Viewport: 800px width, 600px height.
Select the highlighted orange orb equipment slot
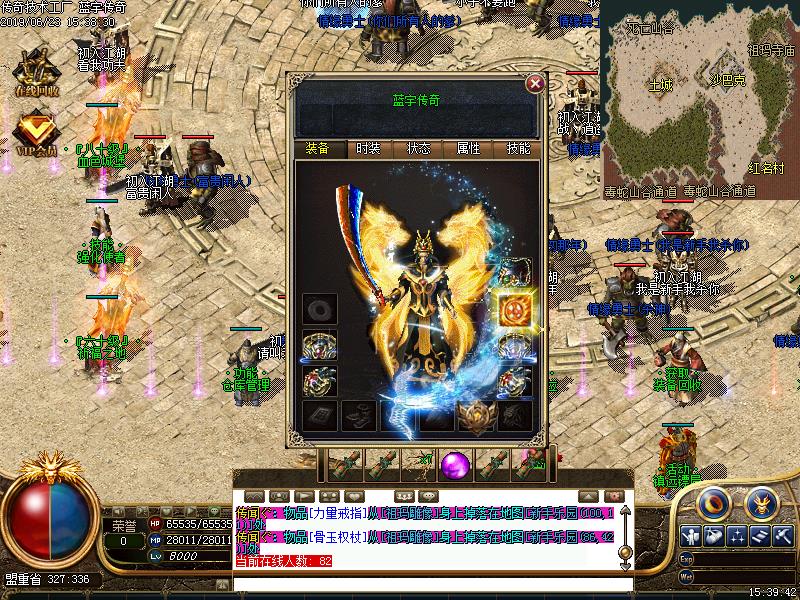515,307
